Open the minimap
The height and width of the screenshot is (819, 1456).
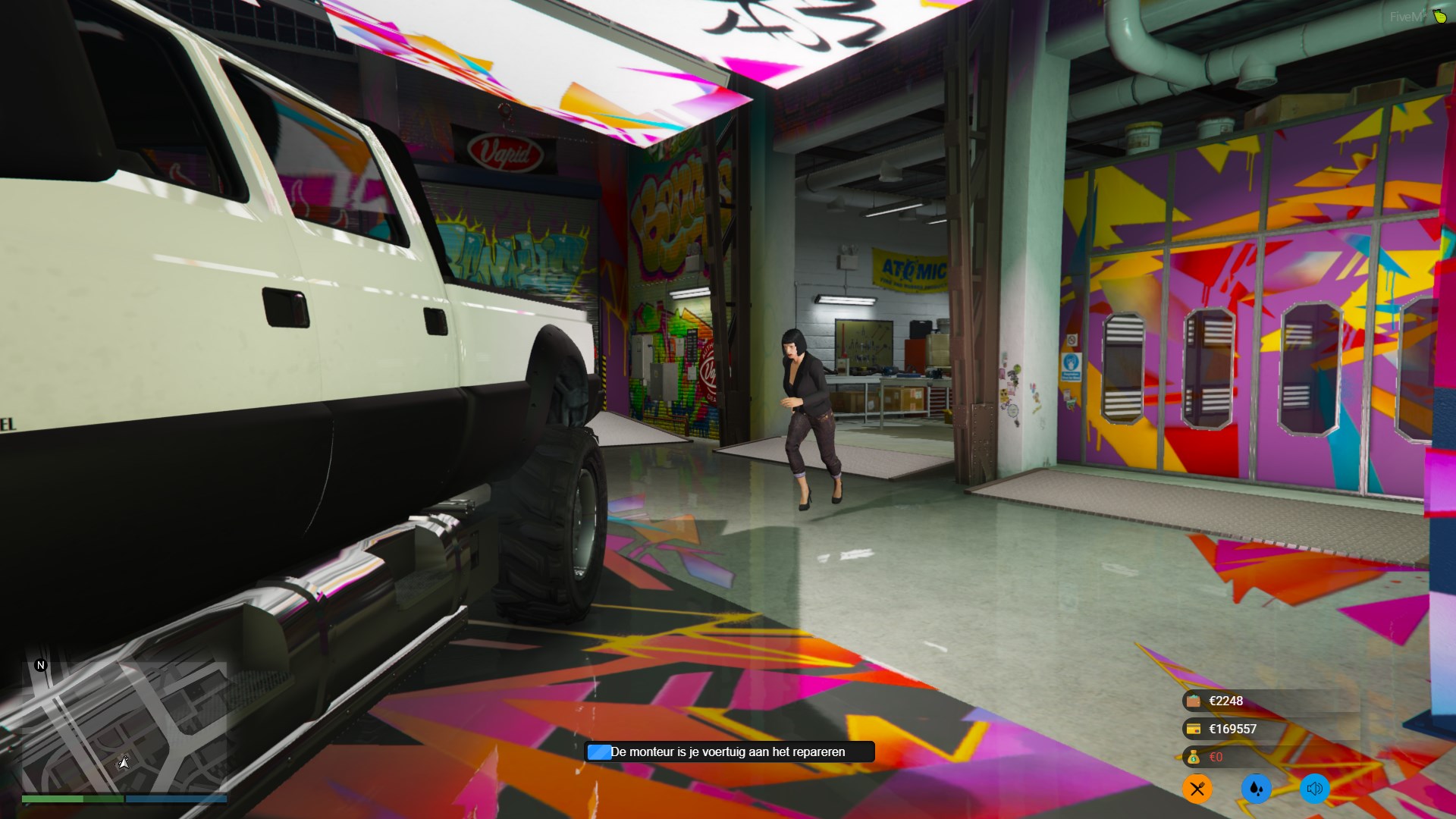124,726
